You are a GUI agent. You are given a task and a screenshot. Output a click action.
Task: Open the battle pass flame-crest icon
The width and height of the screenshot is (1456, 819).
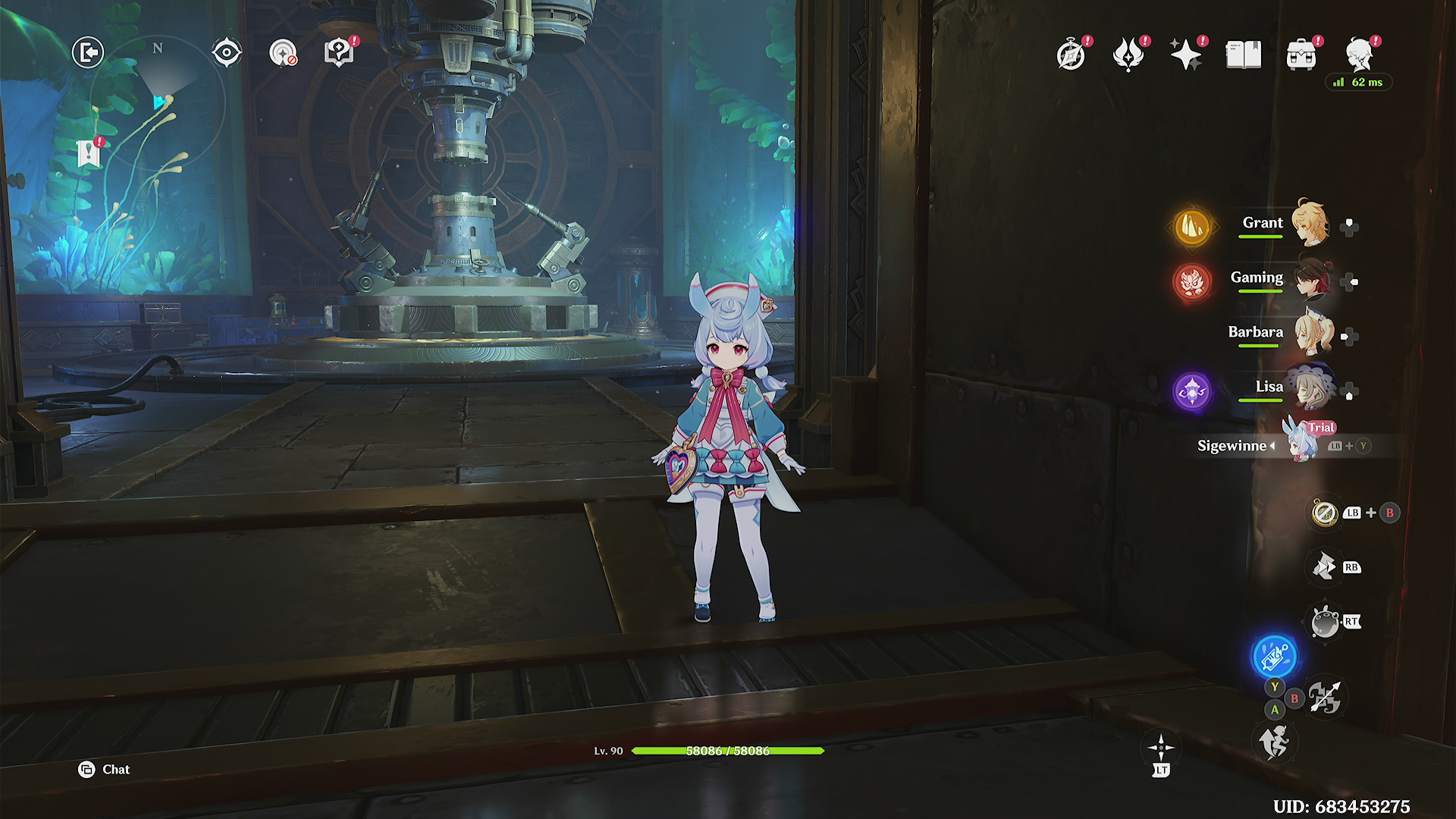coord(1128,55)
